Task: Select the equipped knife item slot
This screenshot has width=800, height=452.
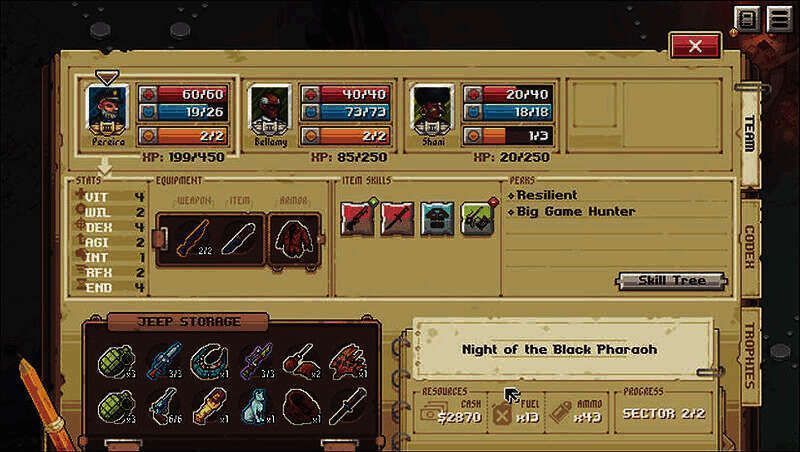Action: click(238, 240)
